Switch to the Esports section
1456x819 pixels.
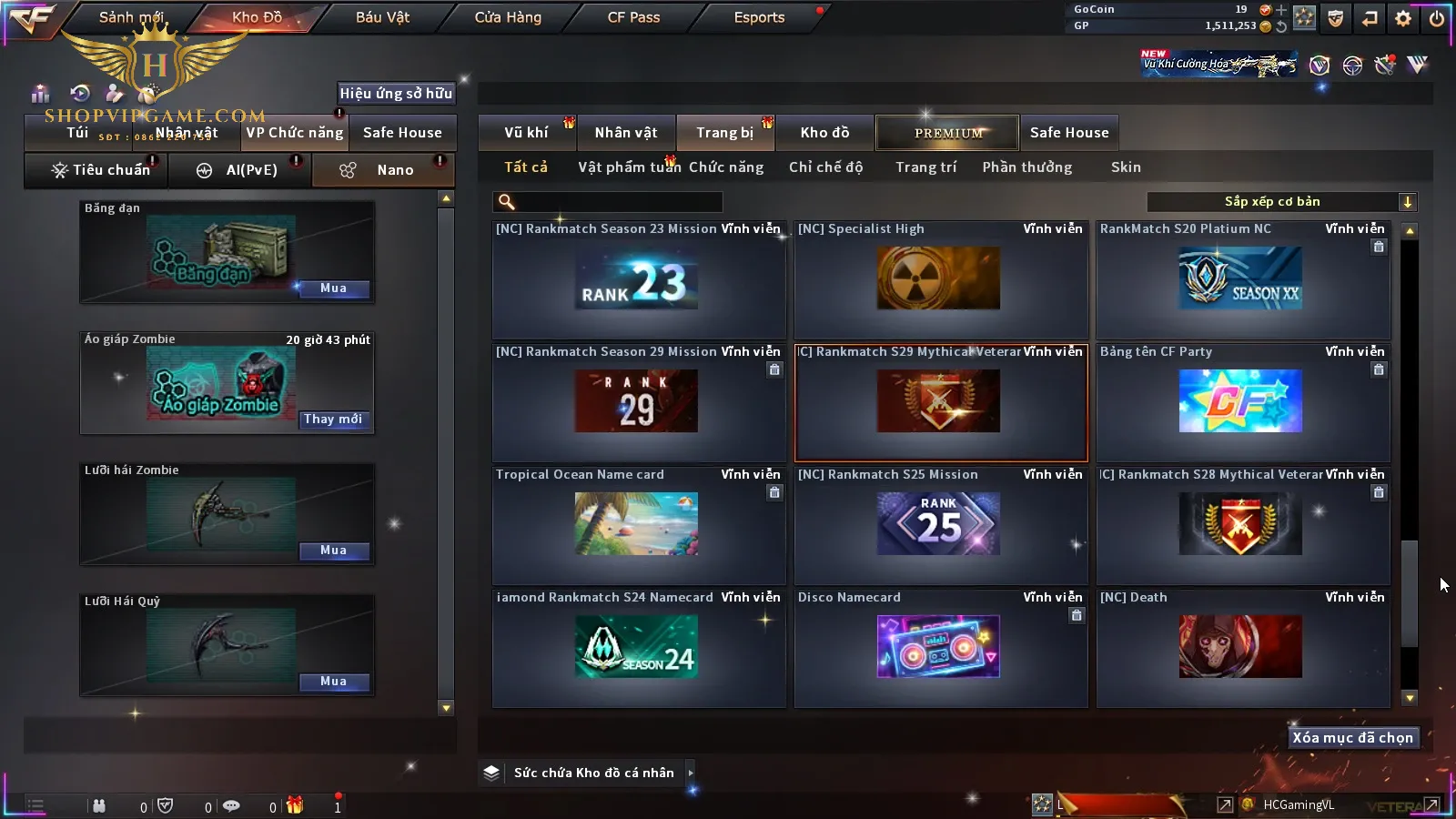click(759, 17)
